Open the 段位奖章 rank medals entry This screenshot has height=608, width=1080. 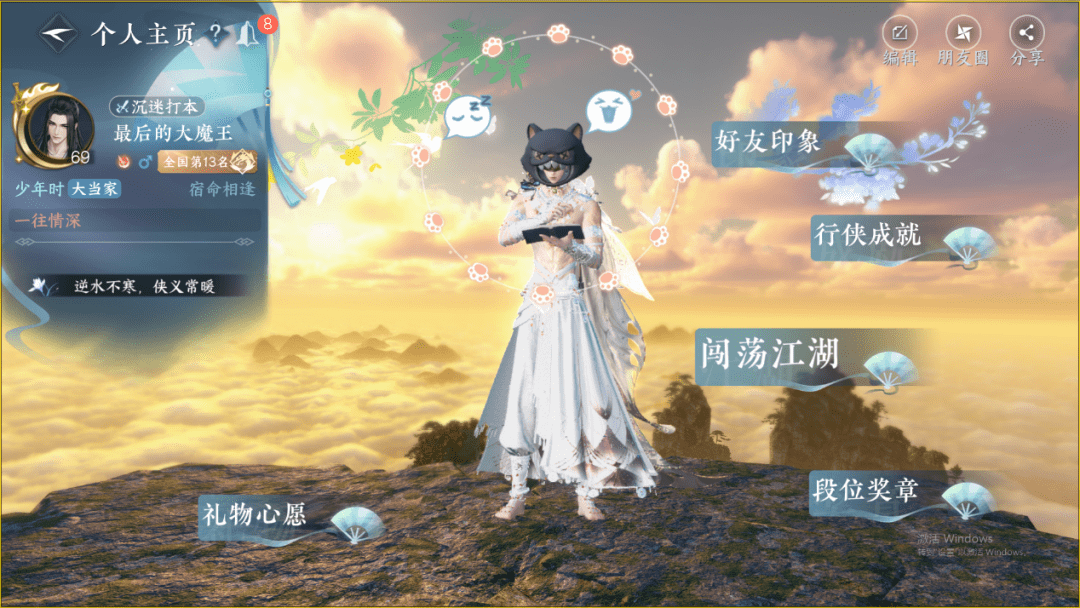tap(865, 490)
